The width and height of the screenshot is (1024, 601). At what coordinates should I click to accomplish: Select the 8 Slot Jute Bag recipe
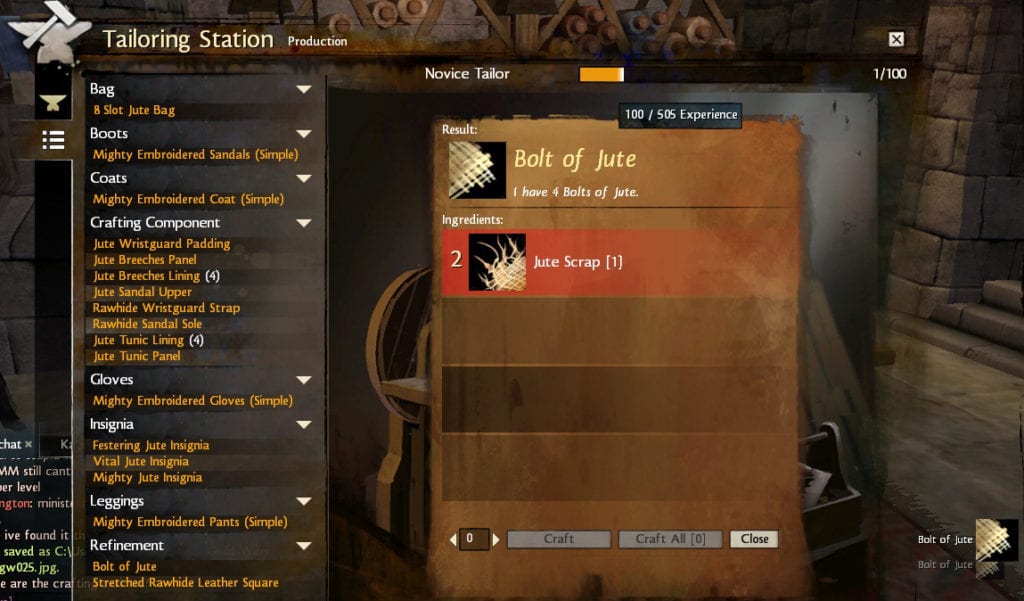click(134, 110)
